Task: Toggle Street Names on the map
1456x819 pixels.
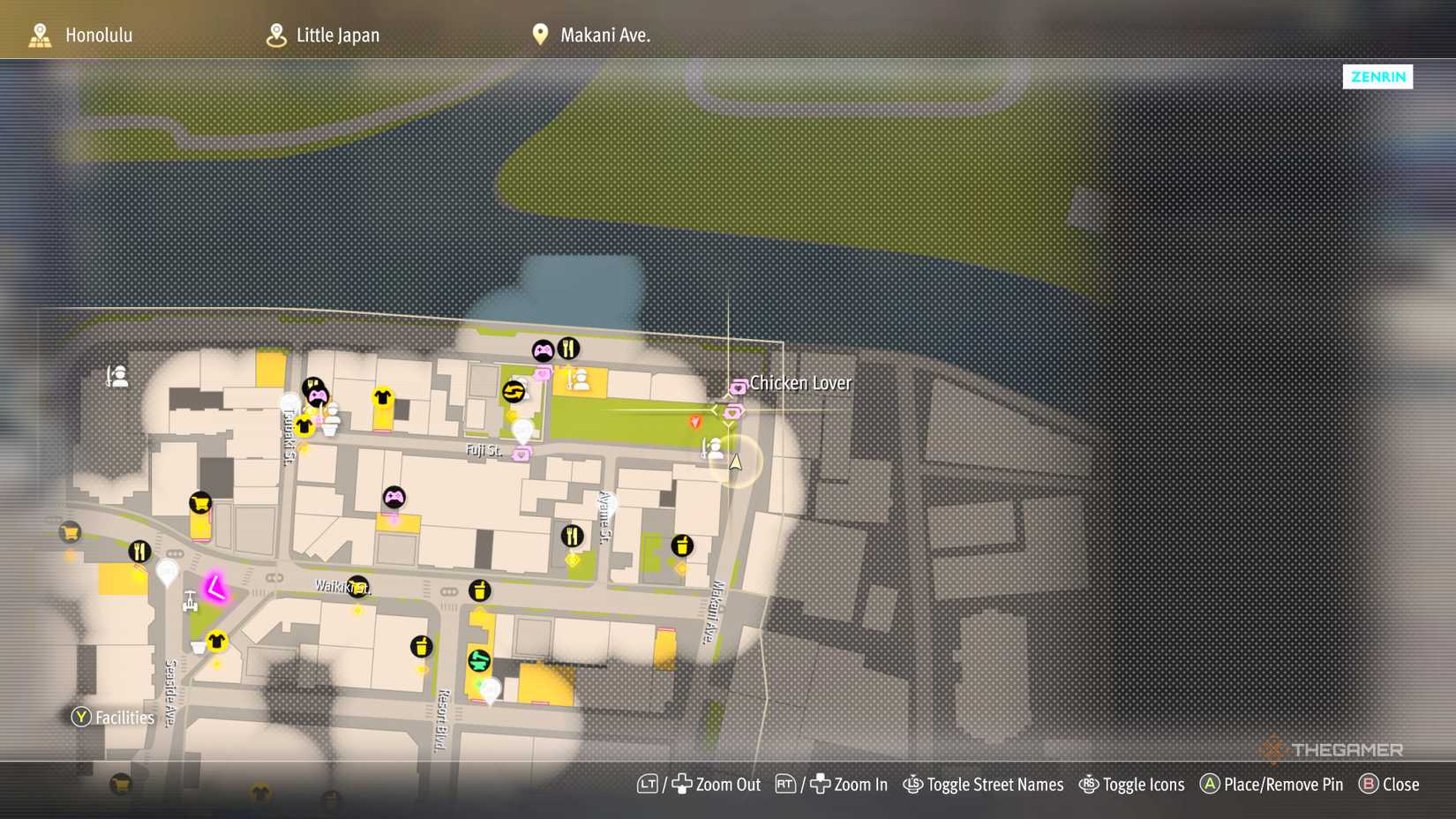Action: (x=984, y=785)
